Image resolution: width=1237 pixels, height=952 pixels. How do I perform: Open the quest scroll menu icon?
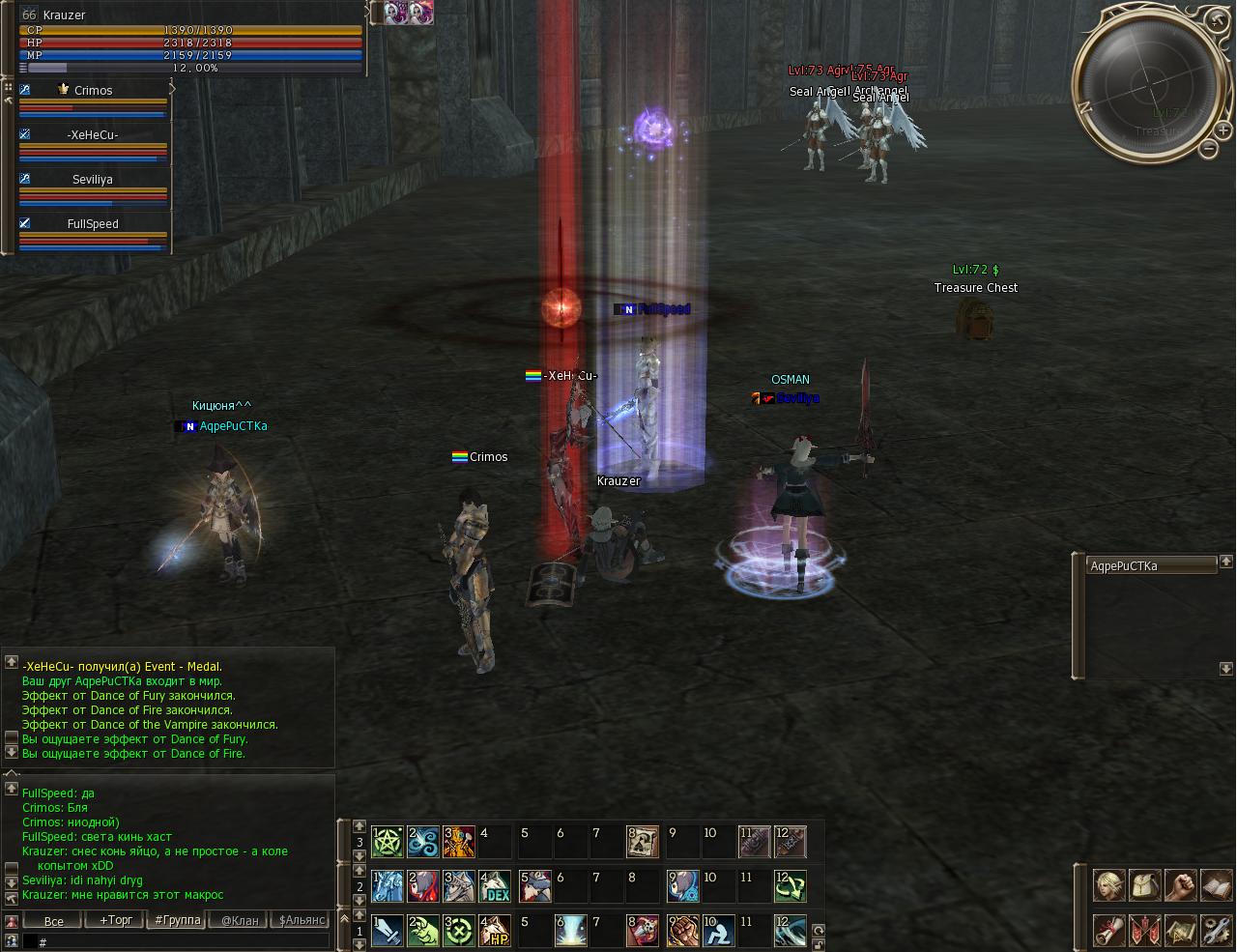pos(1108,930)
